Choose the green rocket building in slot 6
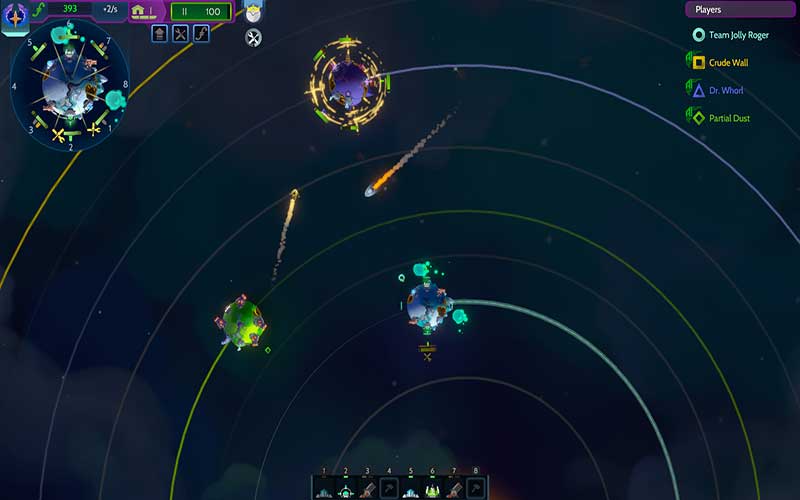Screen dimensions: 800x500 tap(433, 489)
